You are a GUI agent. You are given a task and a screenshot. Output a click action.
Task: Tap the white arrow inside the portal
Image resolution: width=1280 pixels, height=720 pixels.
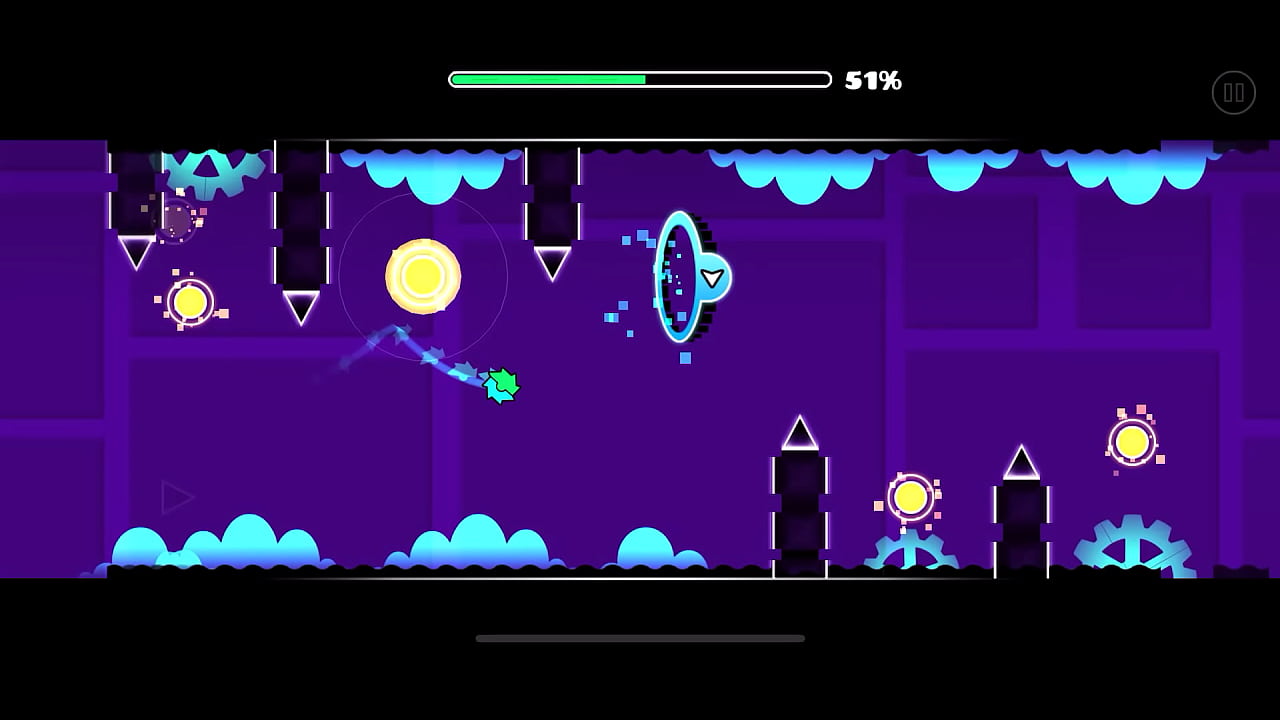[712, 278]
